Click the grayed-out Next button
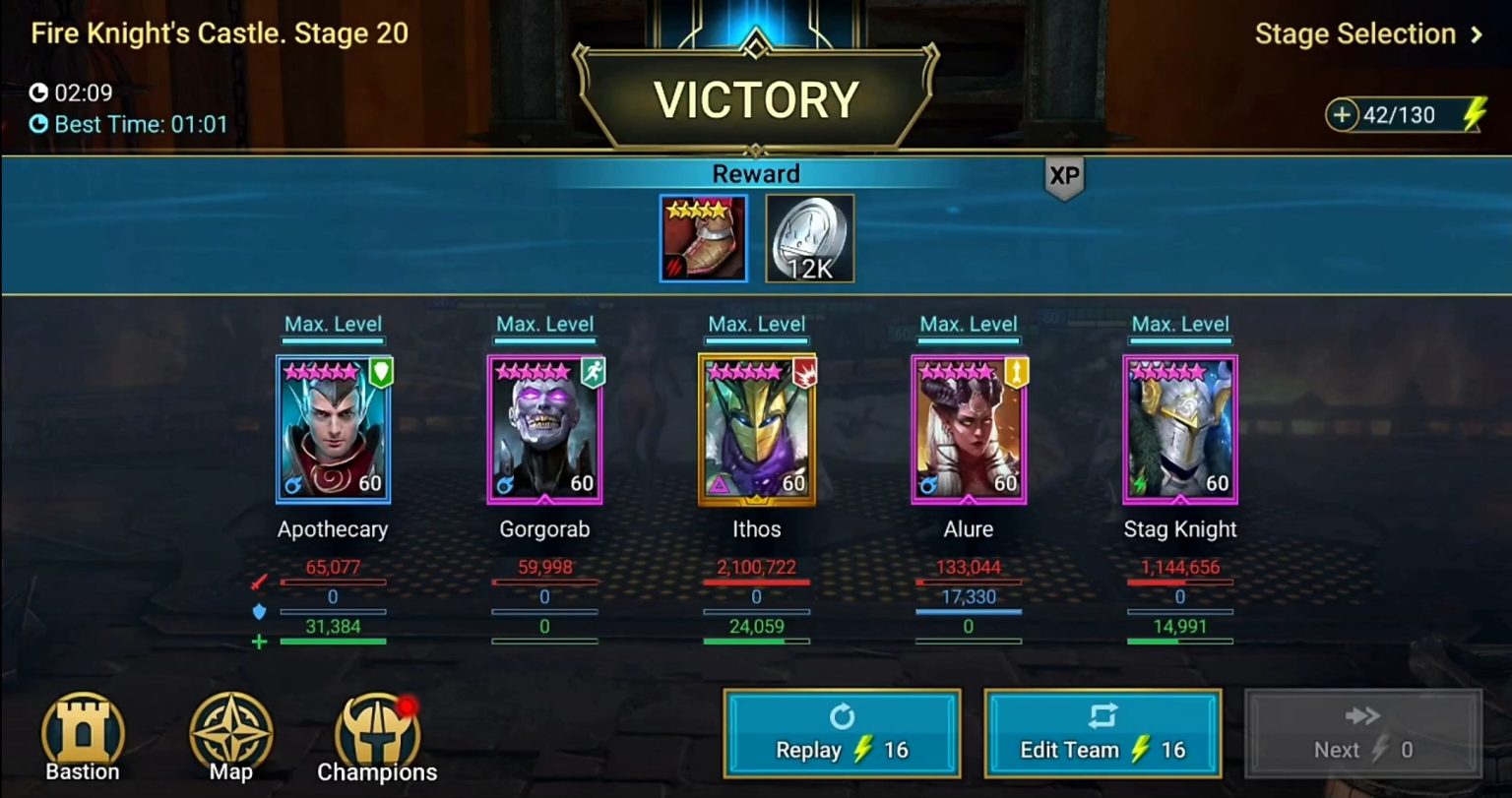Image resolution: width=1512 pixels, height=798 pixels. point(1362,733)
